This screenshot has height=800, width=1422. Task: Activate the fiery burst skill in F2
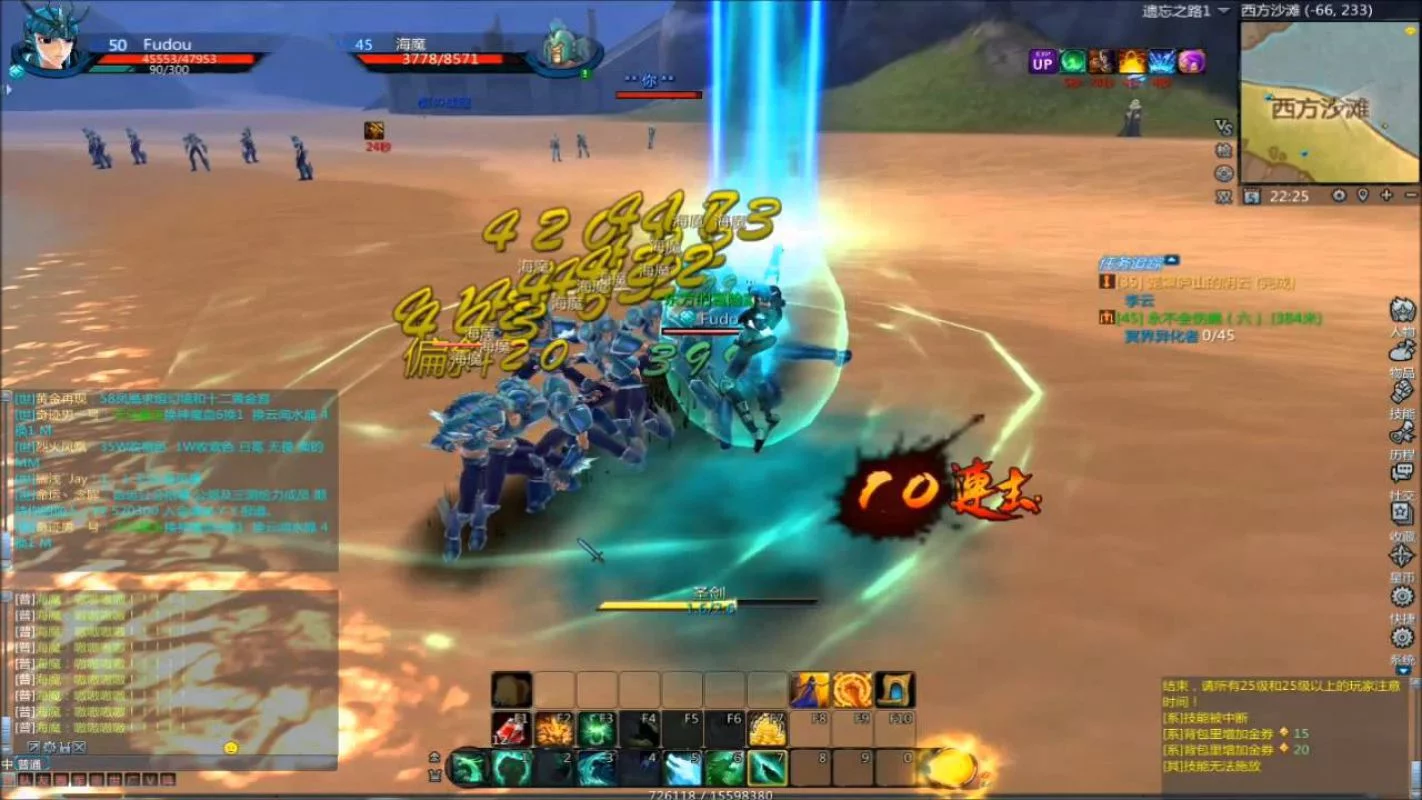[x=554, y=730]
